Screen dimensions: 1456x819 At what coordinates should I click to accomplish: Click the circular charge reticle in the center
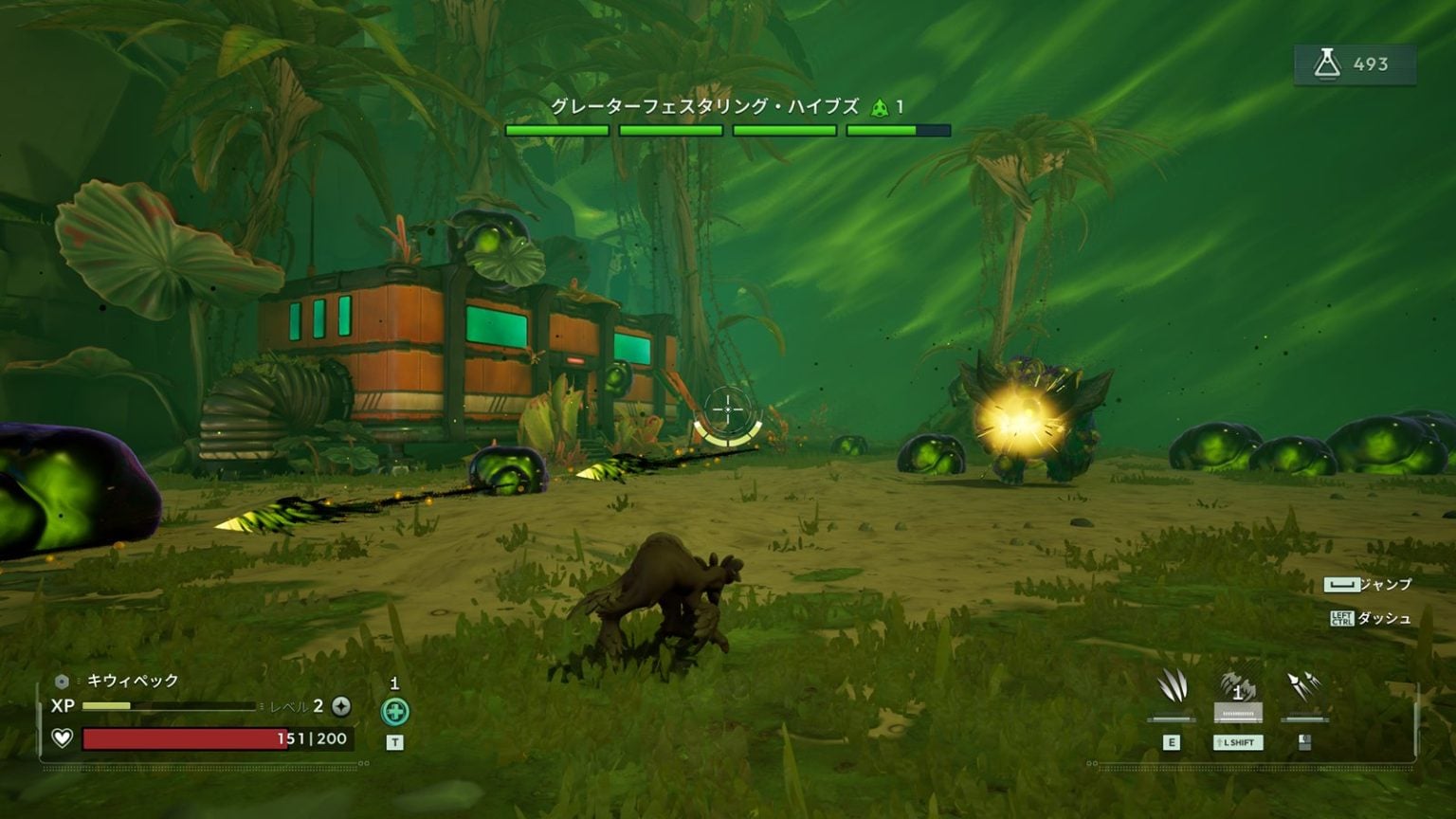(x=726, y=410)
